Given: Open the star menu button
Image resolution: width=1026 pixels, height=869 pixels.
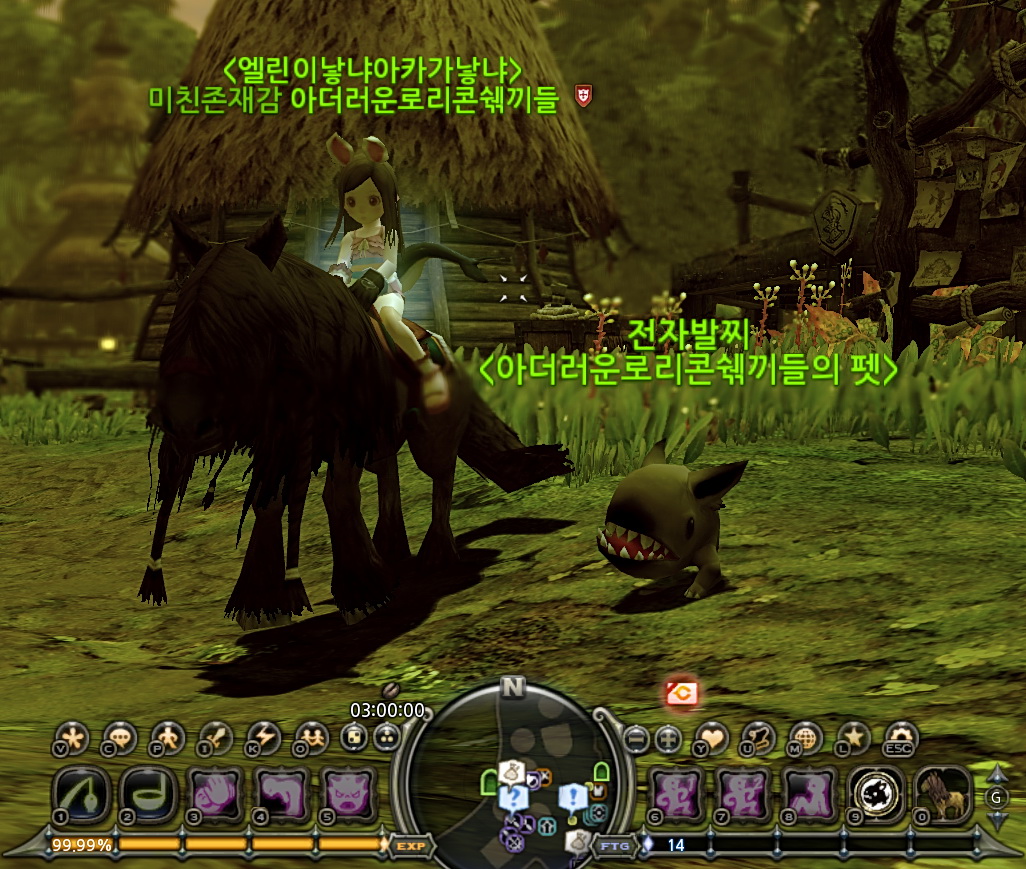Looking at the screenshot, I should coord(853,738).
